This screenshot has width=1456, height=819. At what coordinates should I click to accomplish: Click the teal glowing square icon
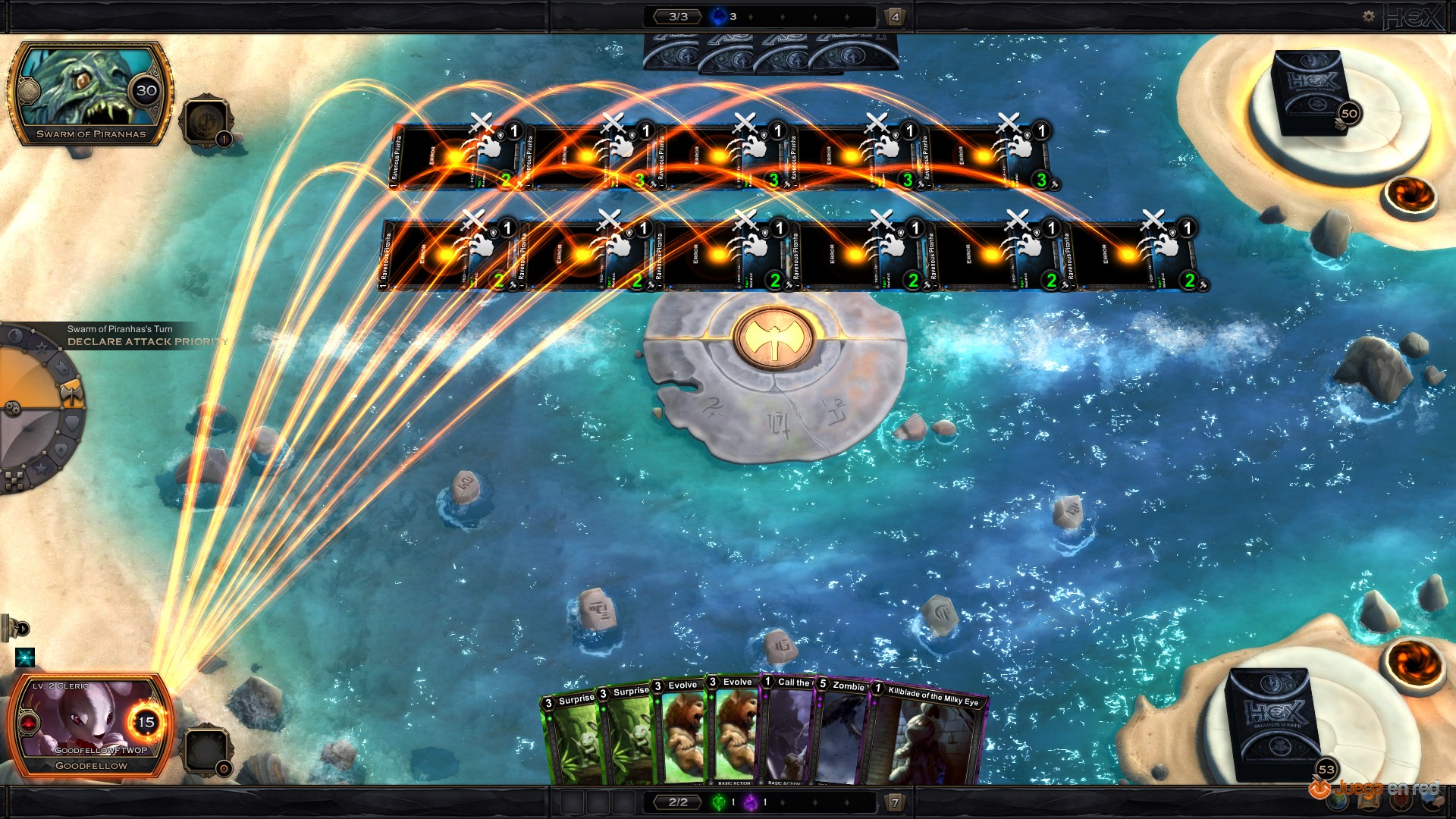[x=25, y=657]
